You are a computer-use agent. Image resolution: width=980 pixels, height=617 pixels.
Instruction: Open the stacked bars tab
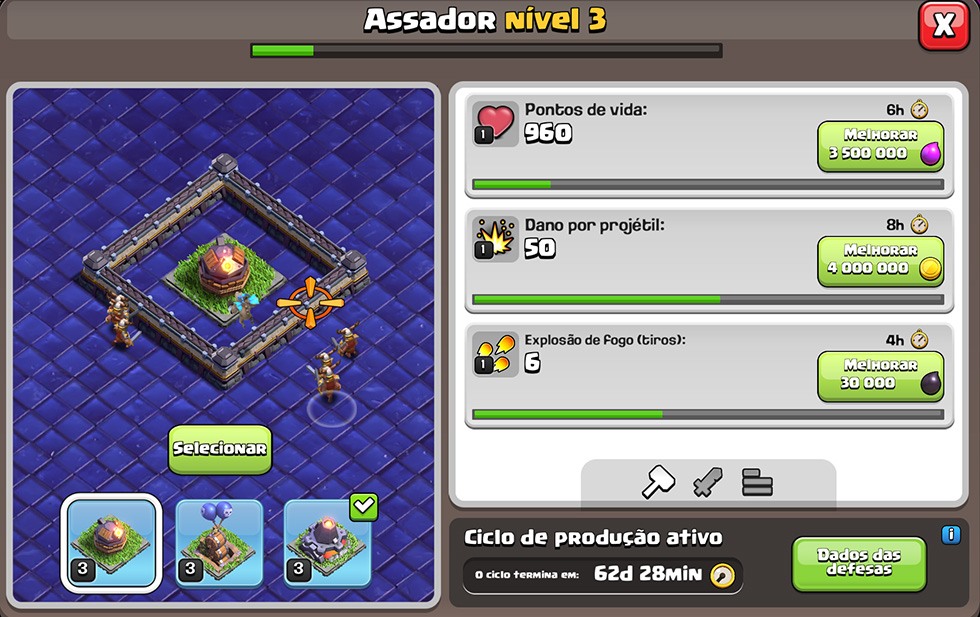click(x=757, y=483)
